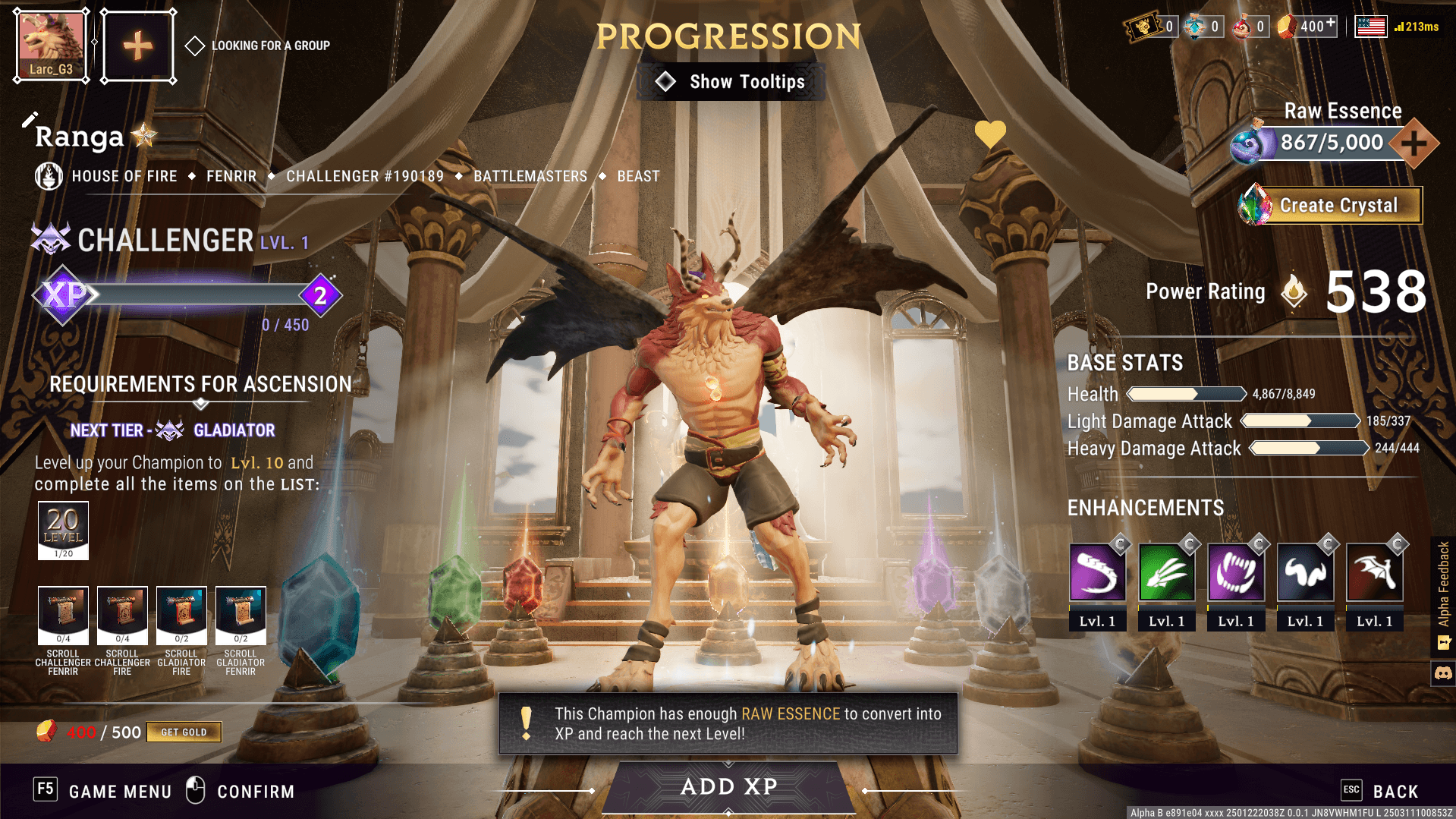Invite a party member via plus slot
The height and width of the screenshot is (819, 1456).
(x=138, y=46)
